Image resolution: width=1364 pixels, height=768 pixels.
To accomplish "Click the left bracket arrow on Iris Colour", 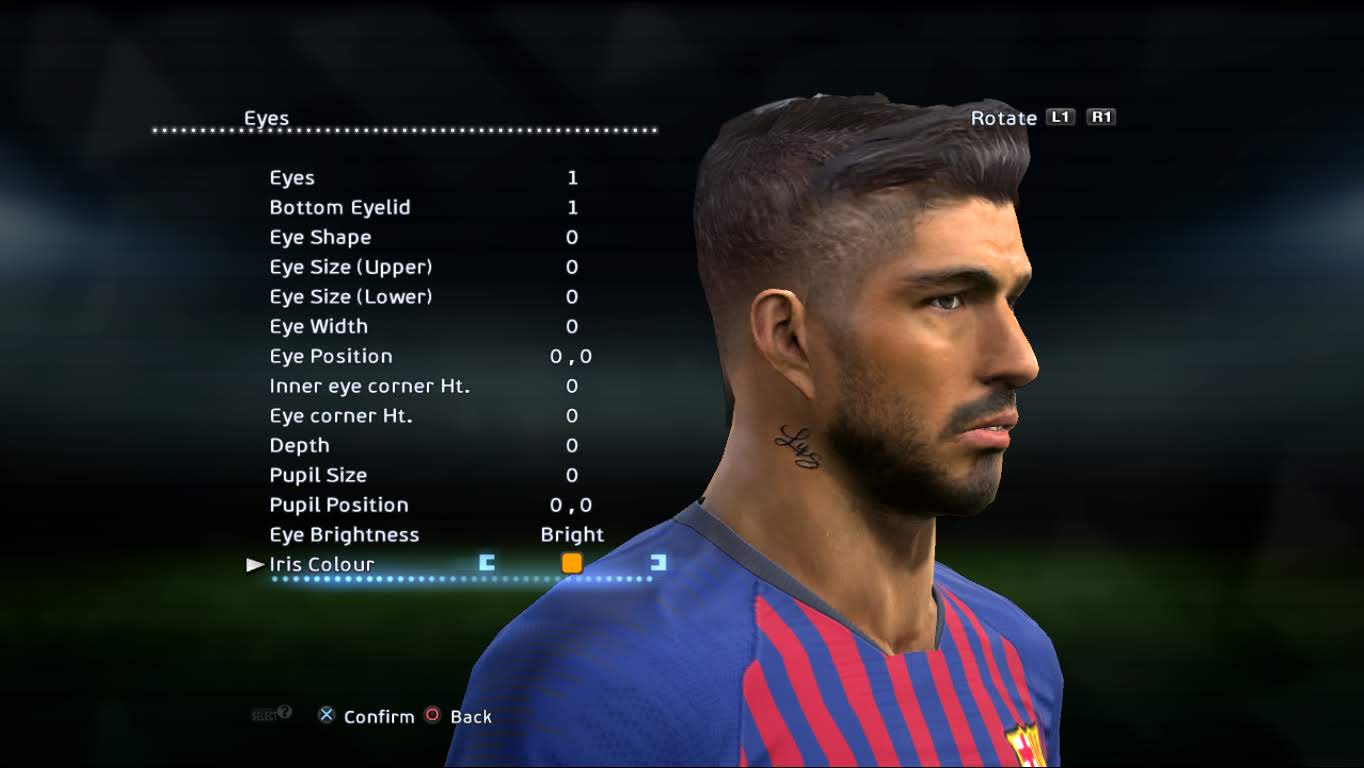I will coord(486,563).
